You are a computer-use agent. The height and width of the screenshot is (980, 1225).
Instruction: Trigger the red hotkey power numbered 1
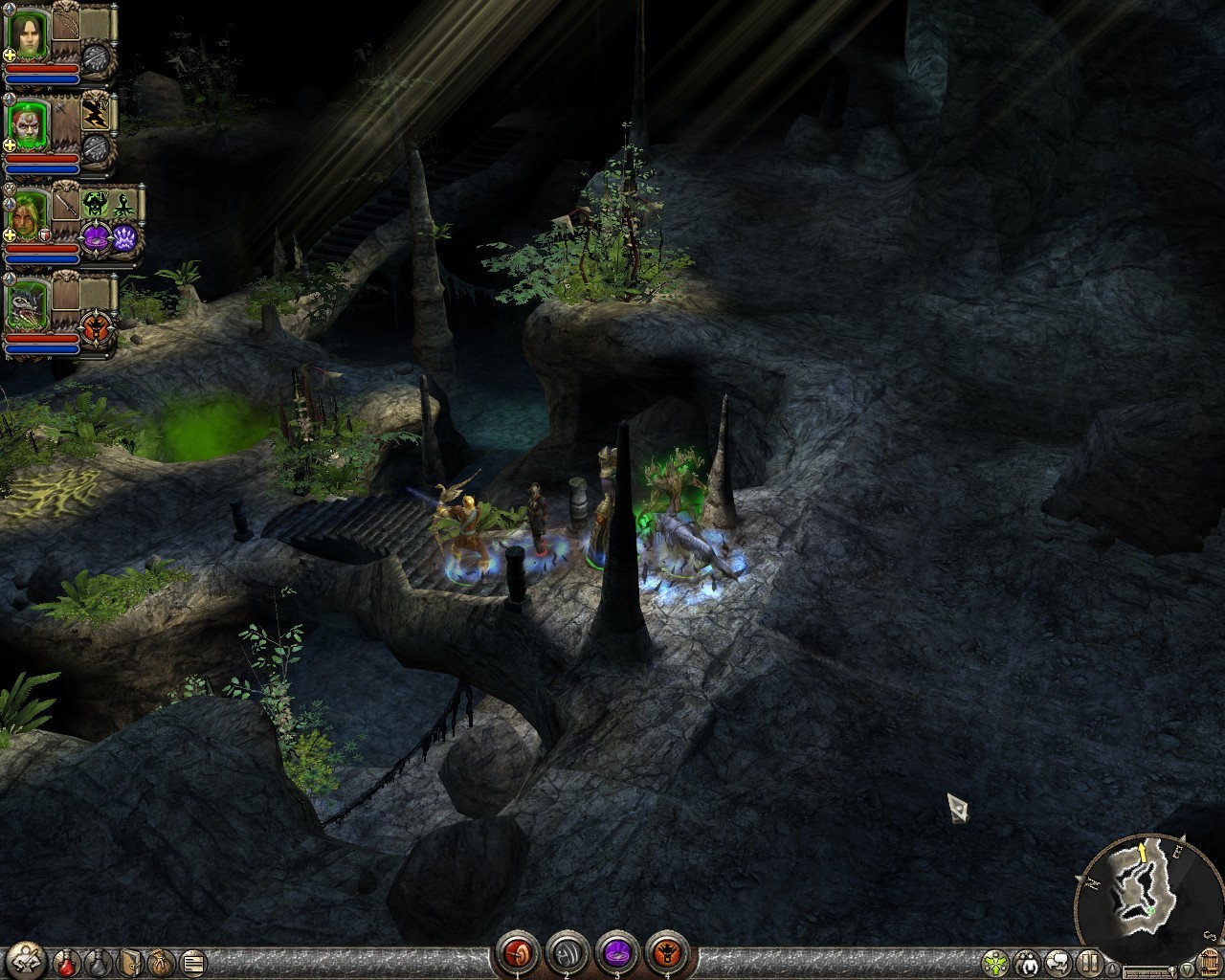pyautogui.click(x=518, y=953)
